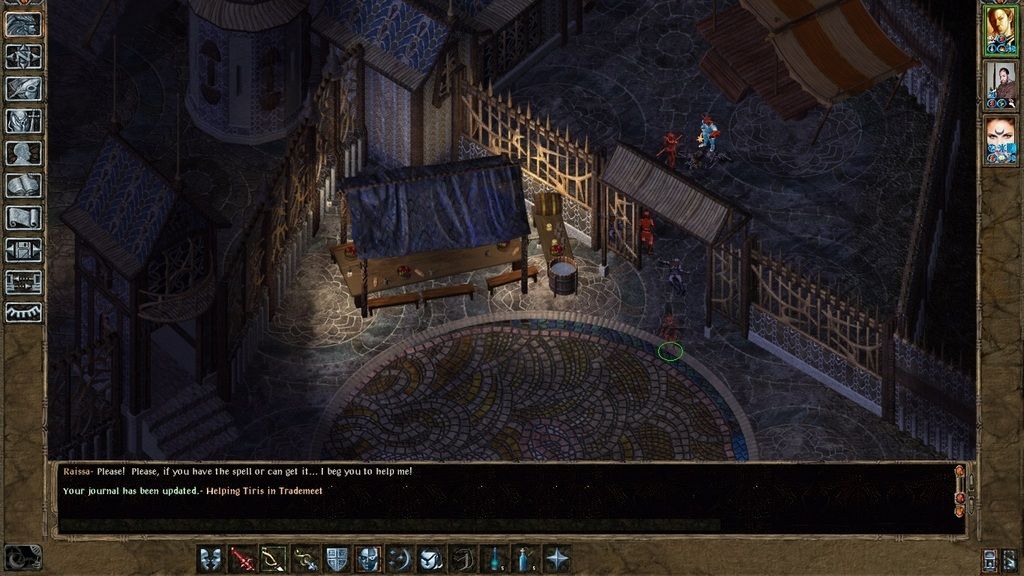Open the mage spellbook icon
This screenshot has height=576, width=1024.
[23, 185]
